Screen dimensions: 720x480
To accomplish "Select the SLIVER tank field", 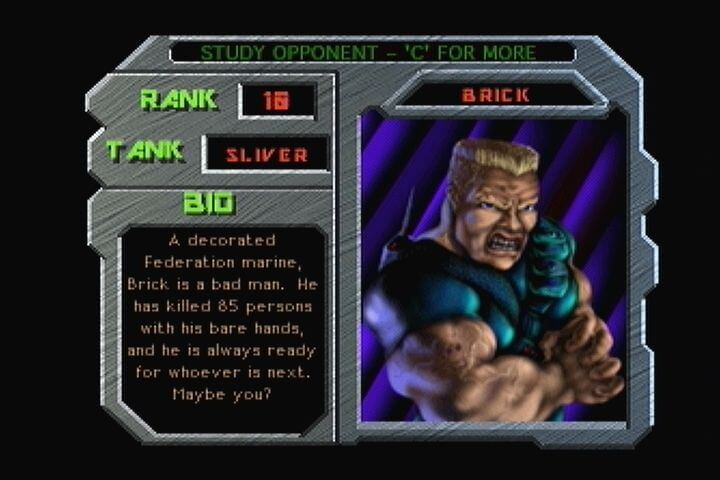I will tap(266, 154).
